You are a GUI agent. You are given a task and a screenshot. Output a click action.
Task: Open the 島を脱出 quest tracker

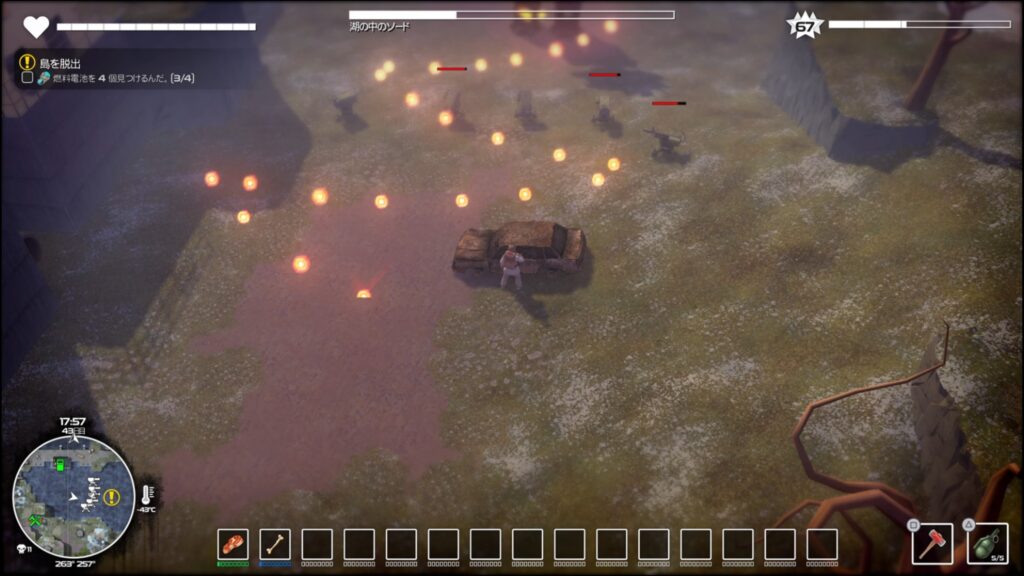tap(59, 62)
